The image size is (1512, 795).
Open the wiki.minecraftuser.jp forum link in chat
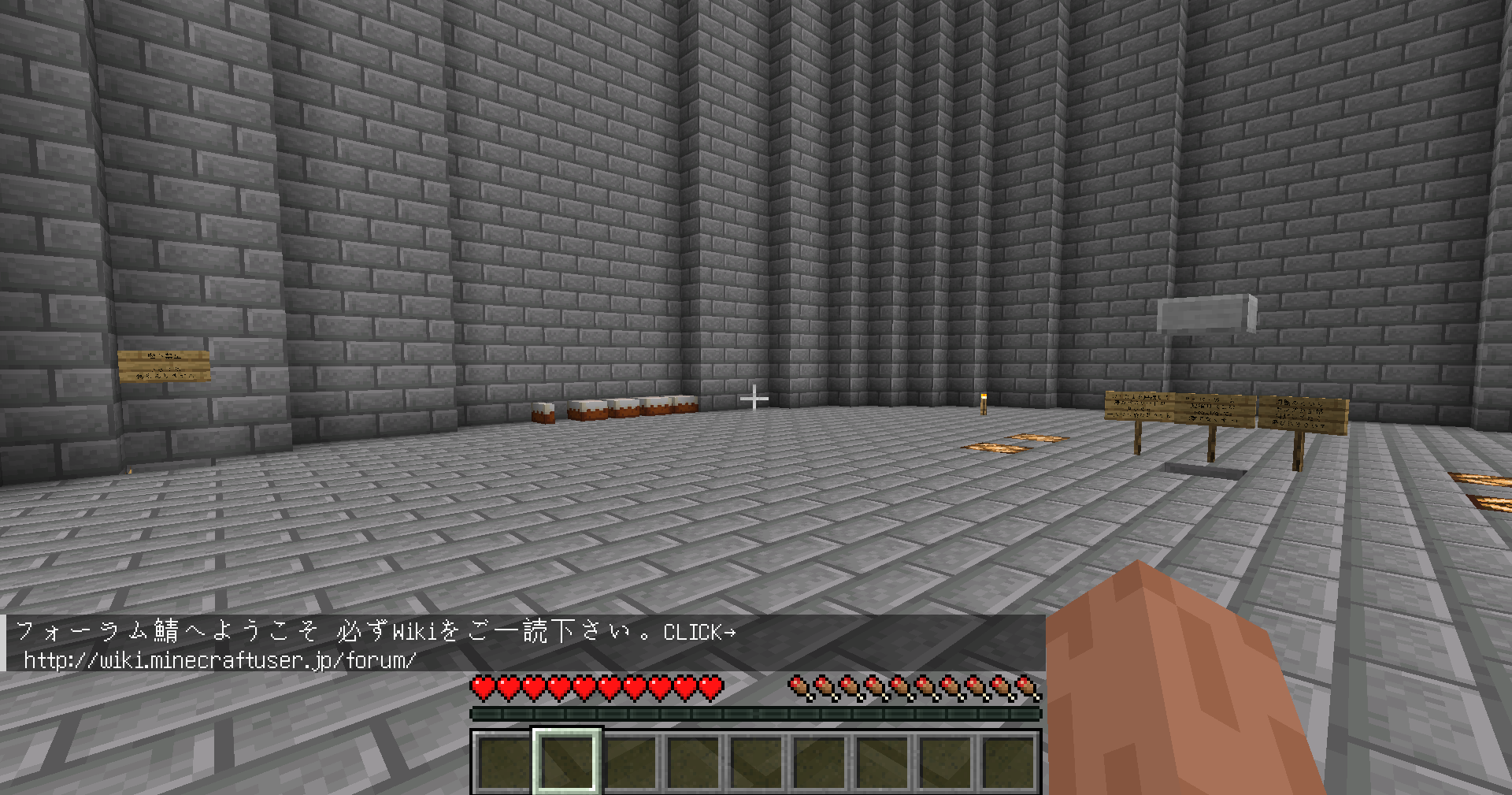click(220, 660)
